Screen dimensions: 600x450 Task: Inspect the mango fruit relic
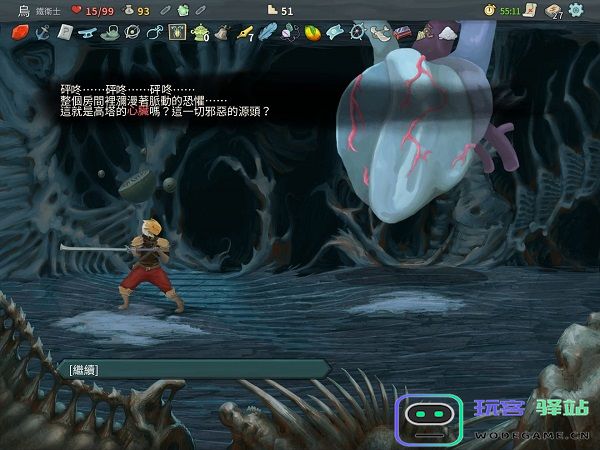pos(312,32)
